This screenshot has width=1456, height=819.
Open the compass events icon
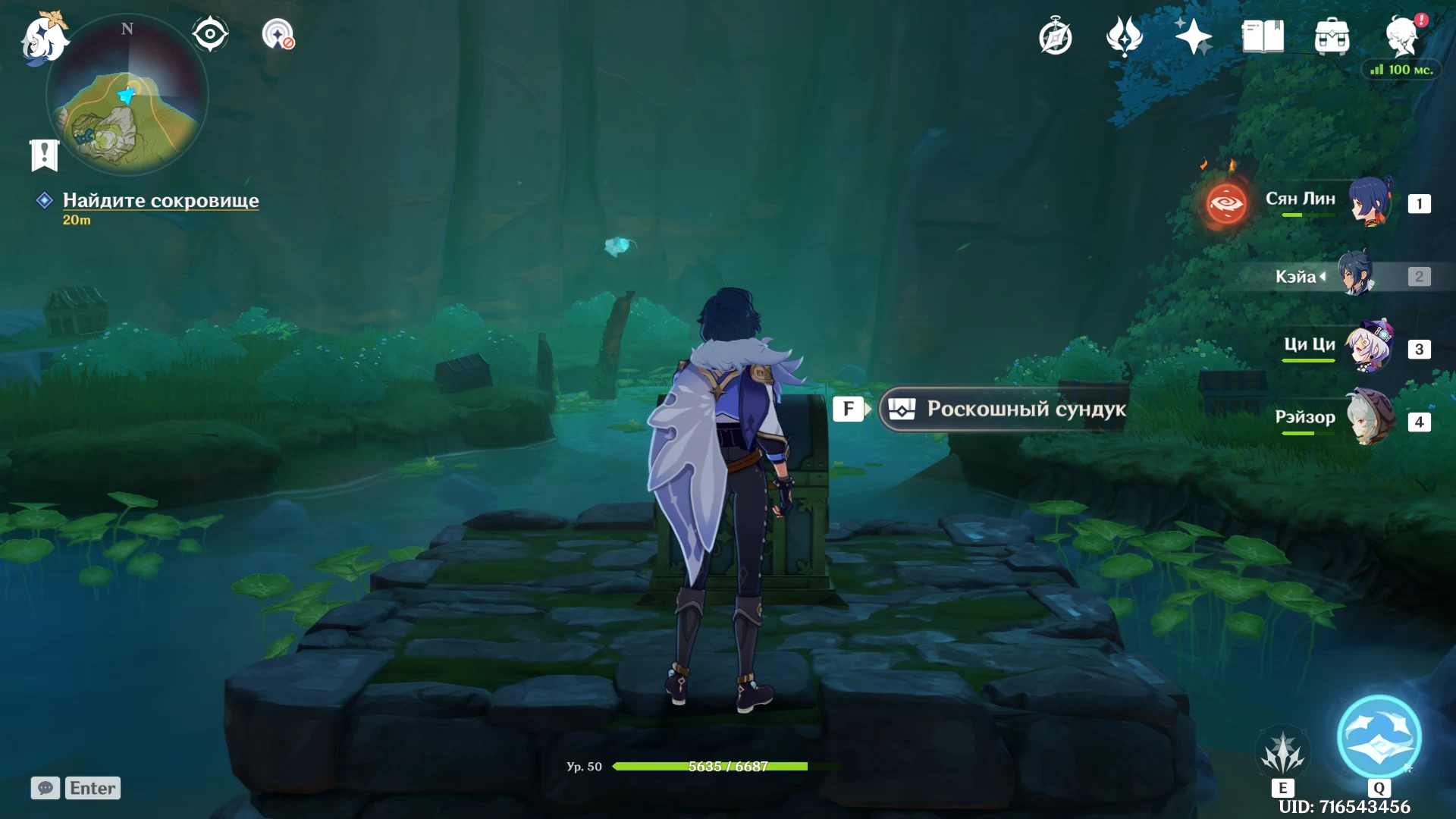point(1055,36)
